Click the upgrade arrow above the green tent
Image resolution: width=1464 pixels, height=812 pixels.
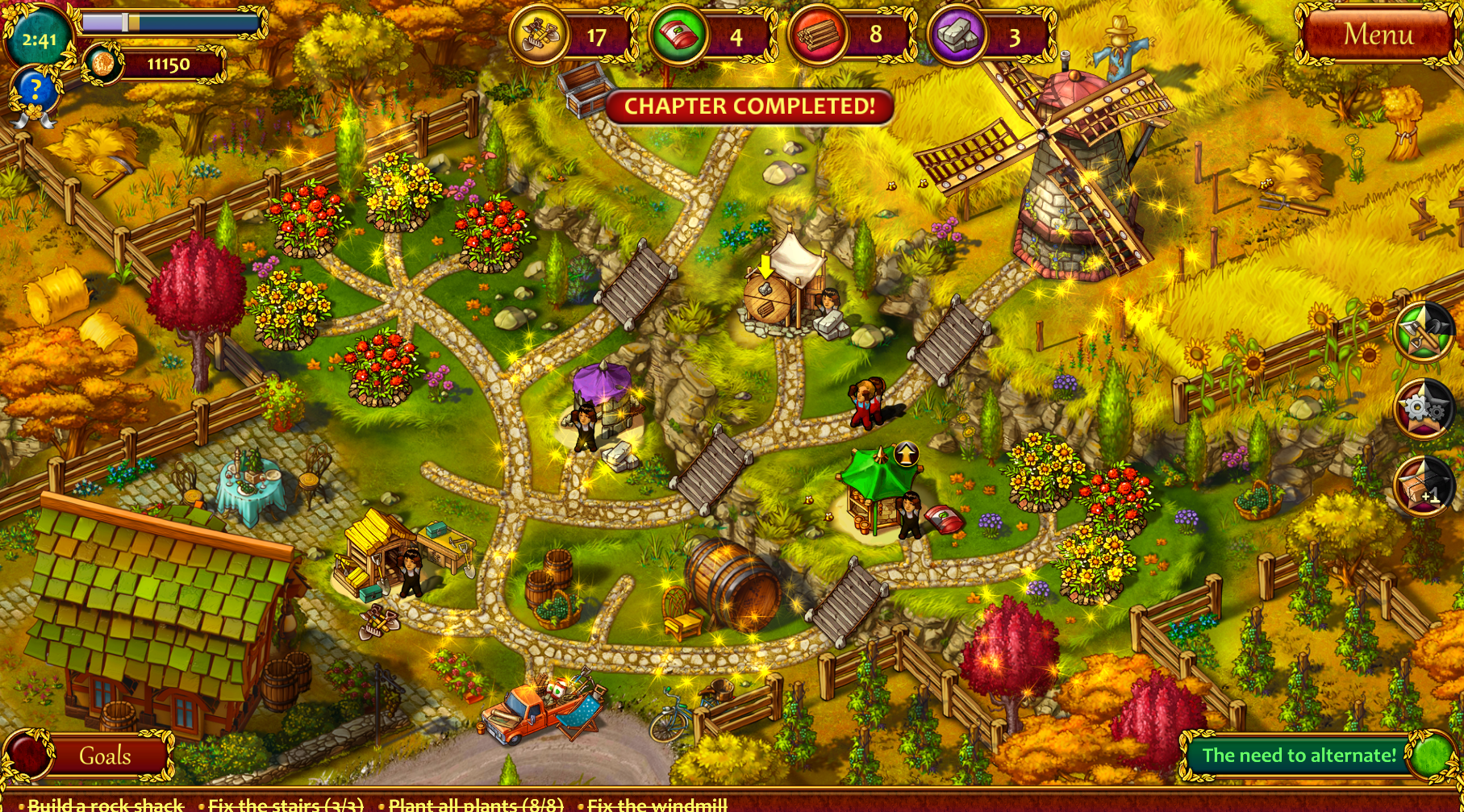coord(907,454)
